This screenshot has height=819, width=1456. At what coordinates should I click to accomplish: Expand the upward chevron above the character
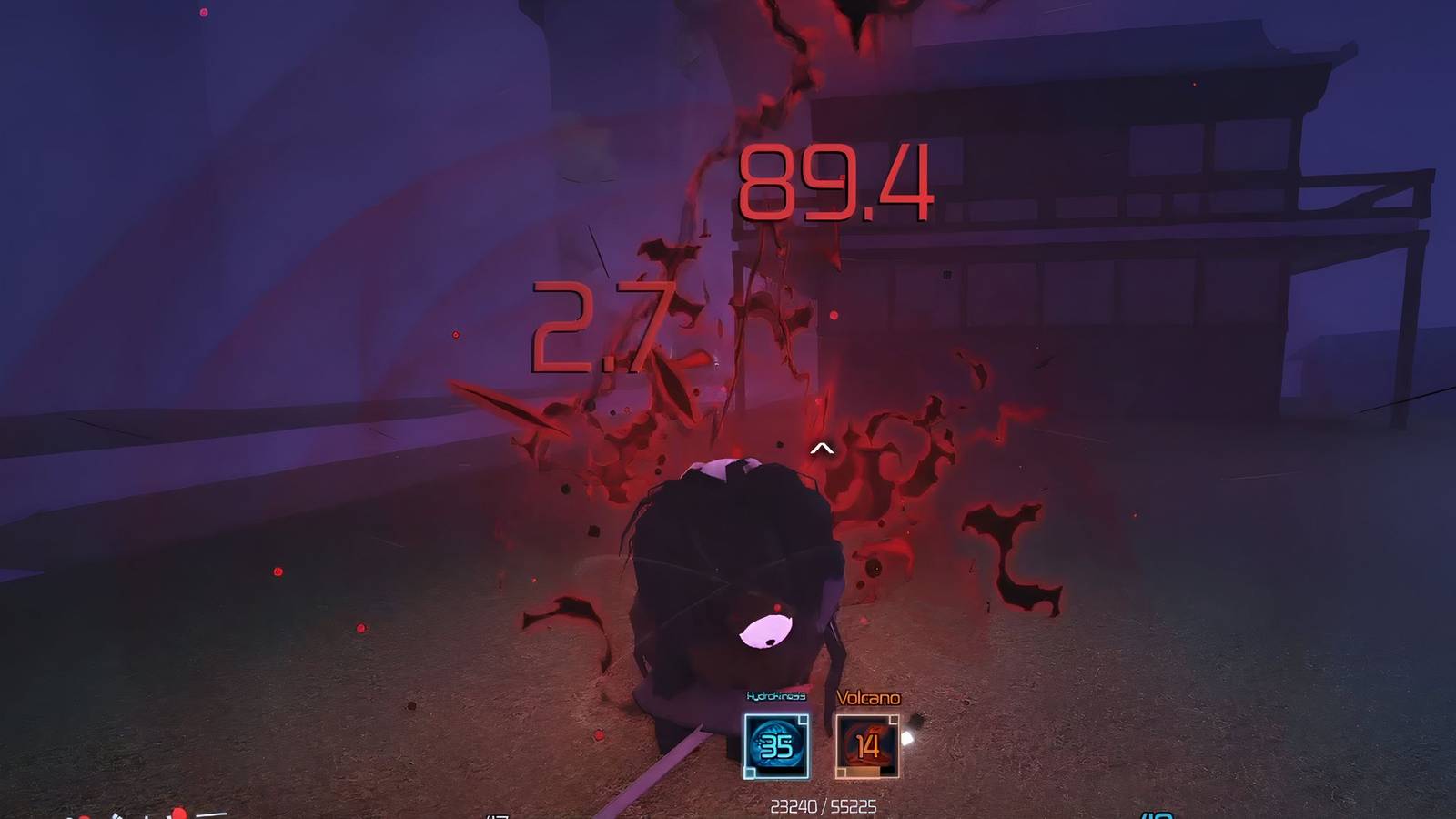[824, 447]
